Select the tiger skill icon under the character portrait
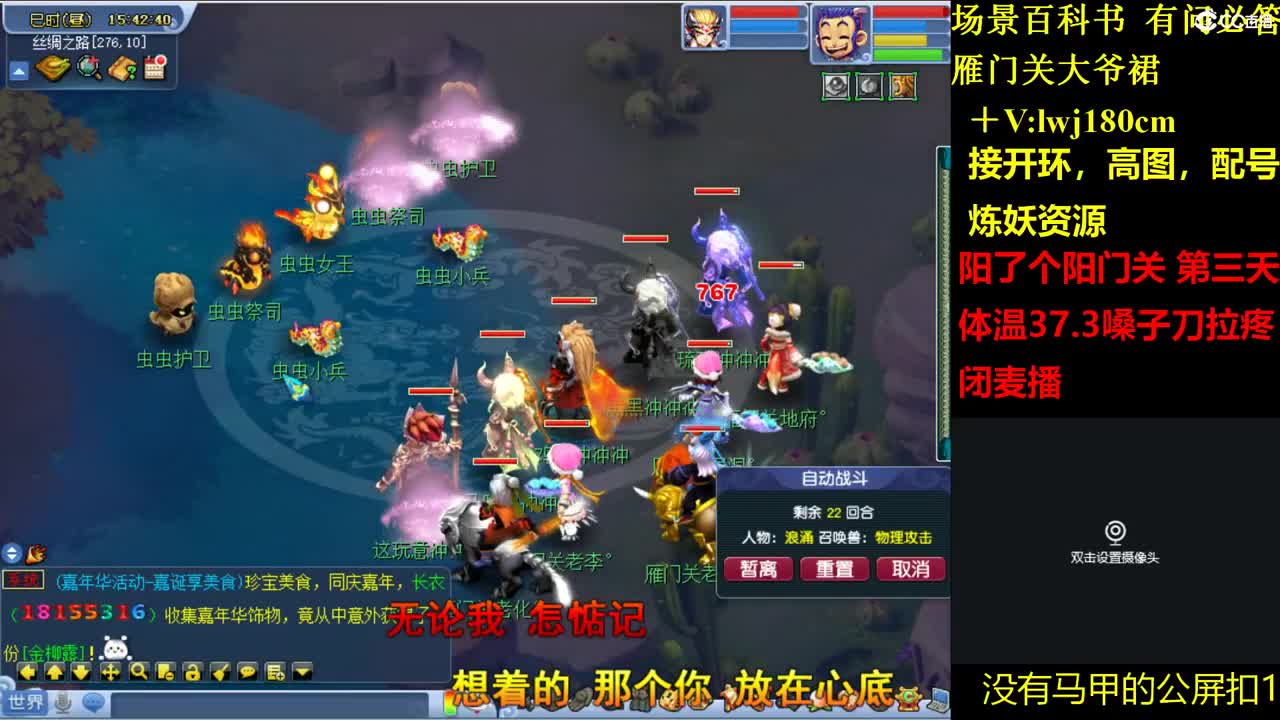 (903, 86)
